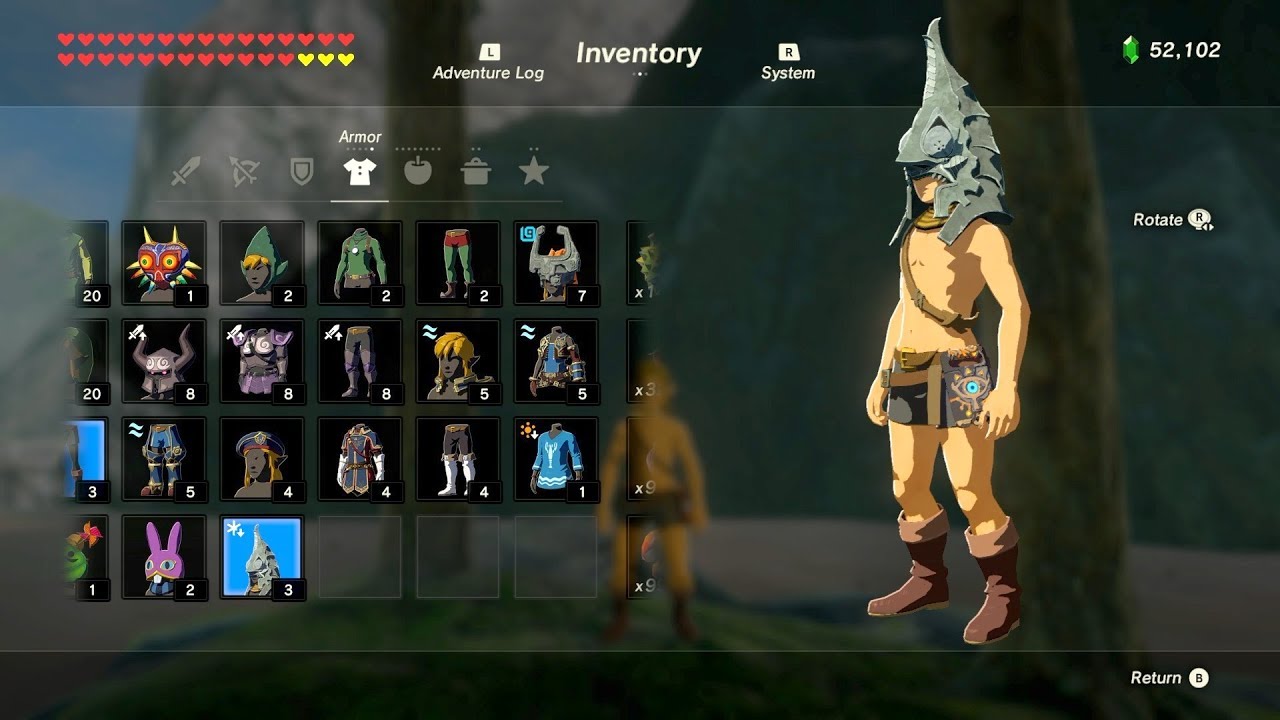Open the star key items tab

[534, 172]
